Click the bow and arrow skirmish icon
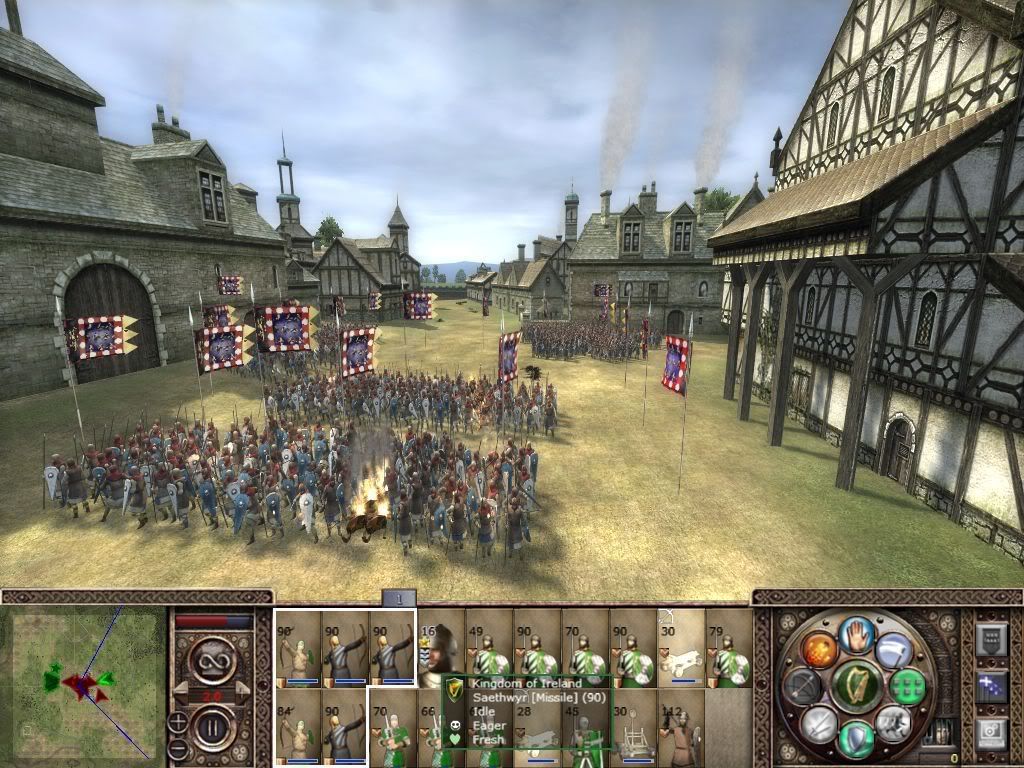Viewport: 1024px width, 768px height. (x=803, y=686)
